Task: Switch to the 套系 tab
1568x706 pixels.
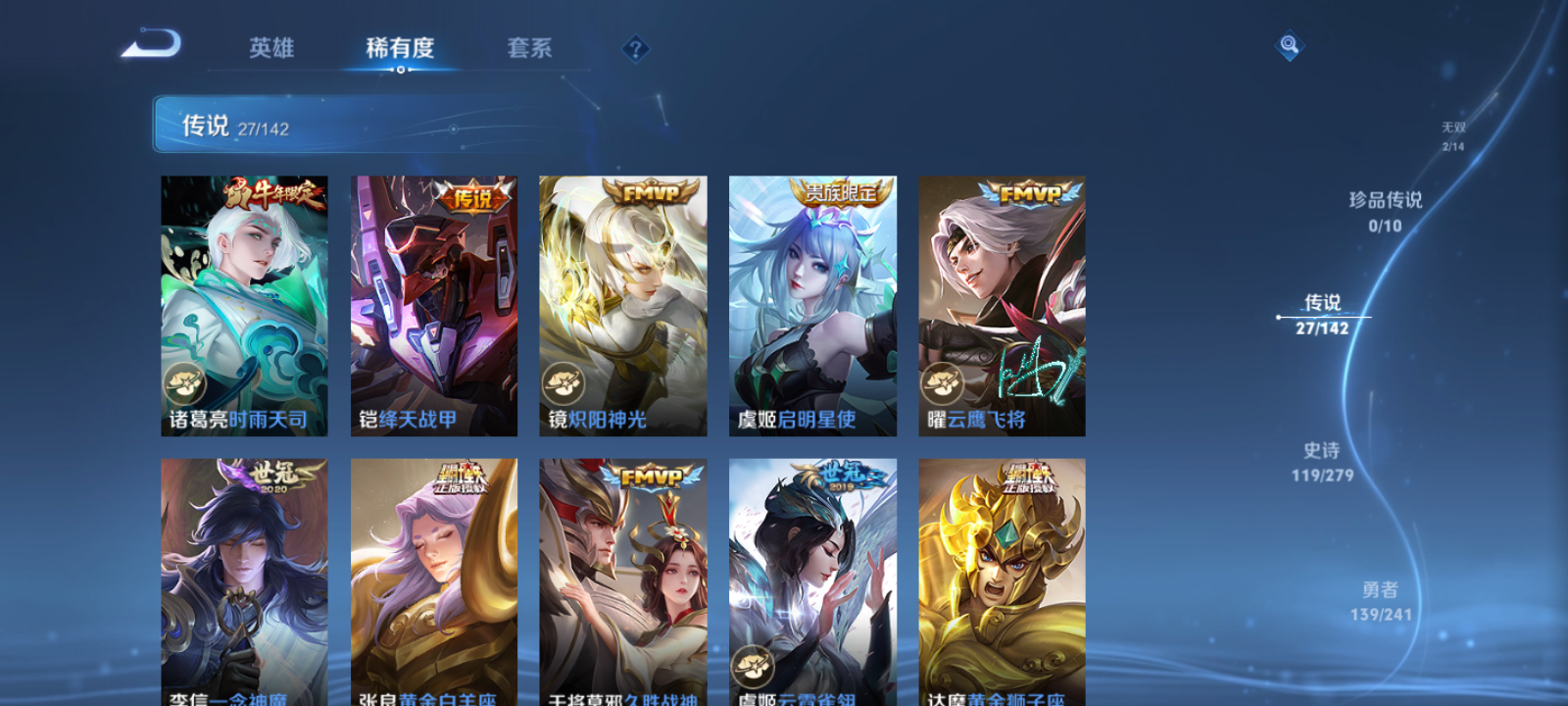Action: [530, 46]
